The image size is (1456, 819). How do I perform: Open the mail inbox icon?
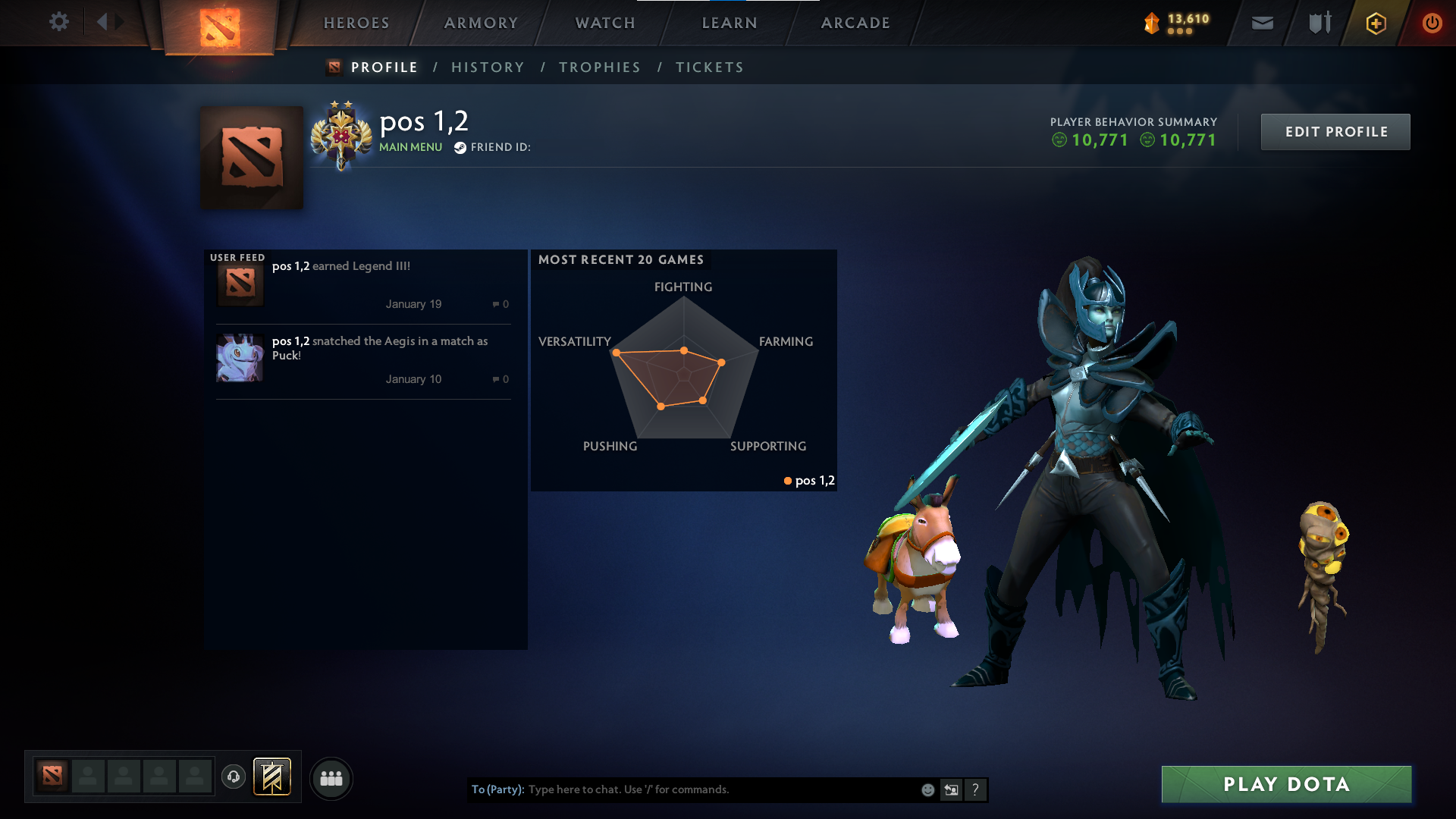point(1261,23)
